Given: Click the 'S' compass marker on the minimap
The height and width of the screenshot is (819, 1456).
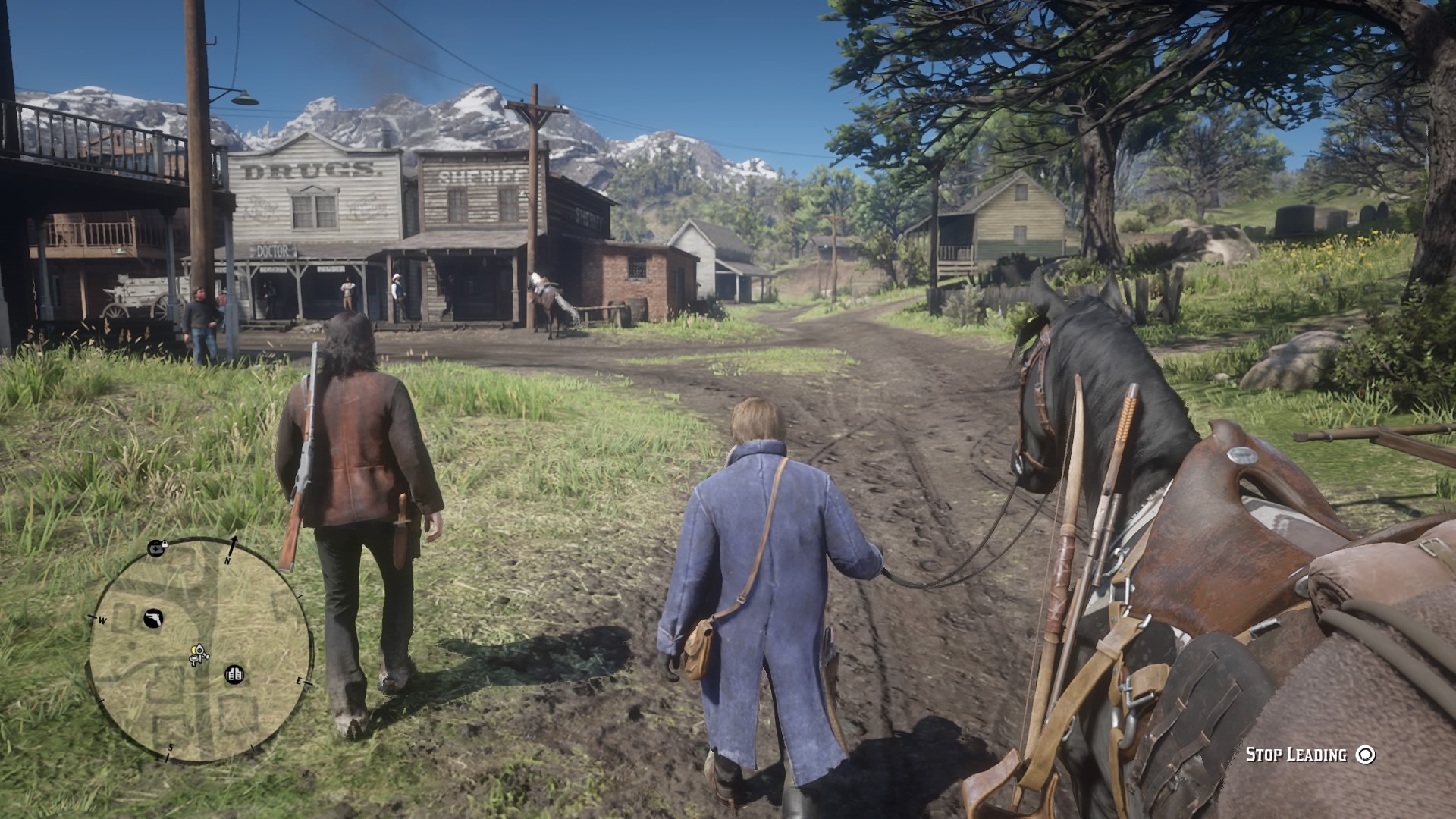Looking at the screenshot, I should 171,747.
